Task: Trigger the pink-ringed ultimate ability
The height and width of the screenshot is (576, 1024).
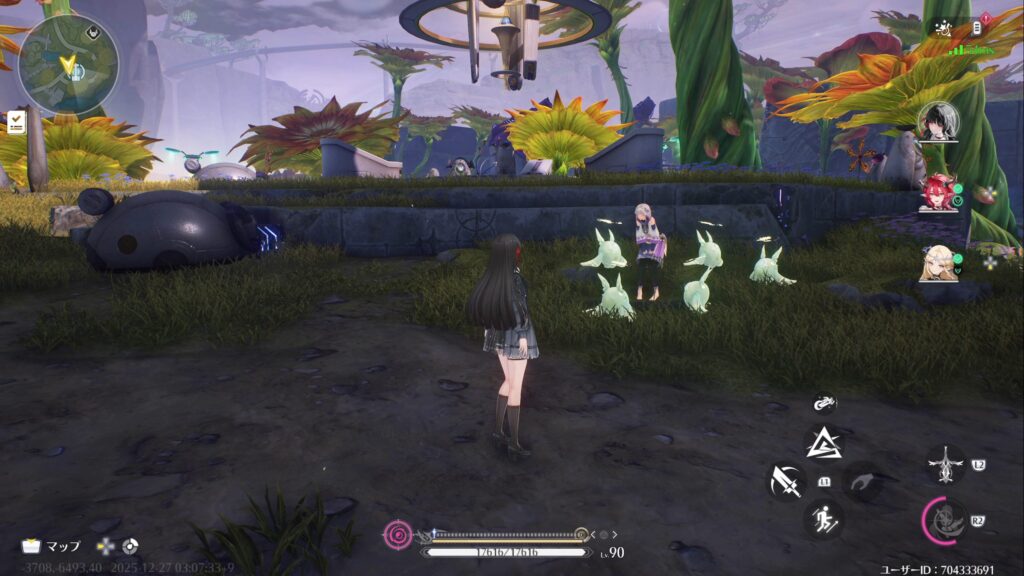Action: (943, 520)
